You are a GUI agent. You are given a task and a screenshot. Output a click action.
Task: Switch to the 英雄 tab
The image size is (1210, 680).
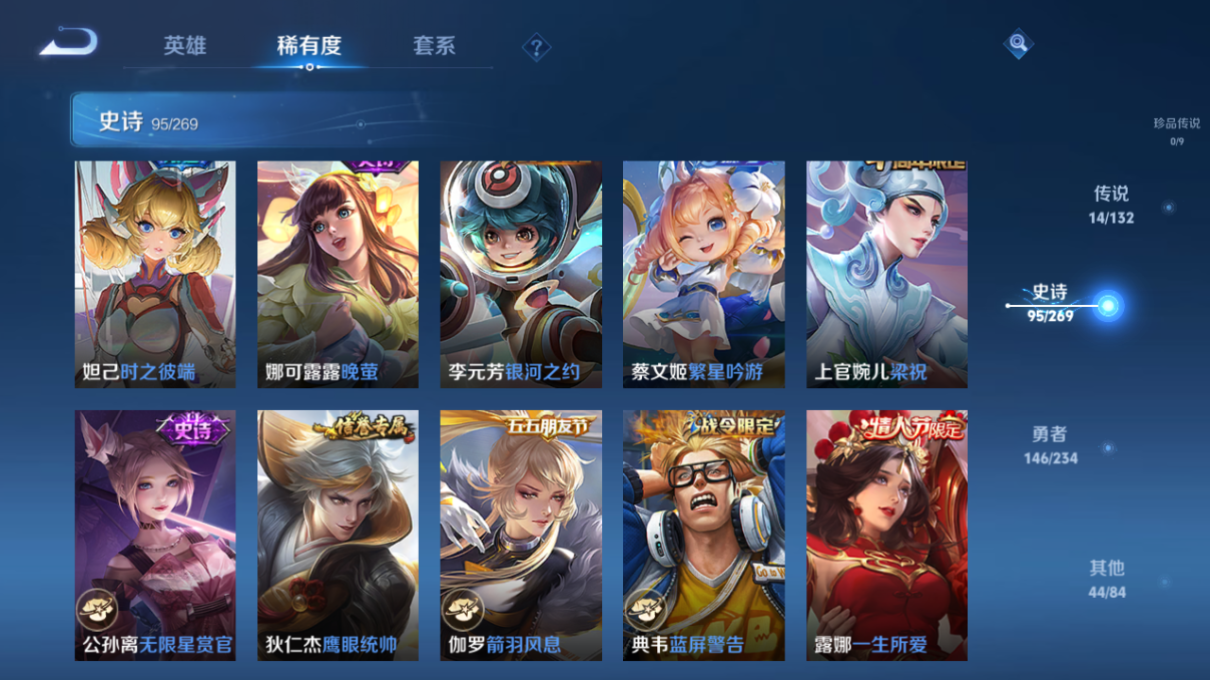pos(185,46)
